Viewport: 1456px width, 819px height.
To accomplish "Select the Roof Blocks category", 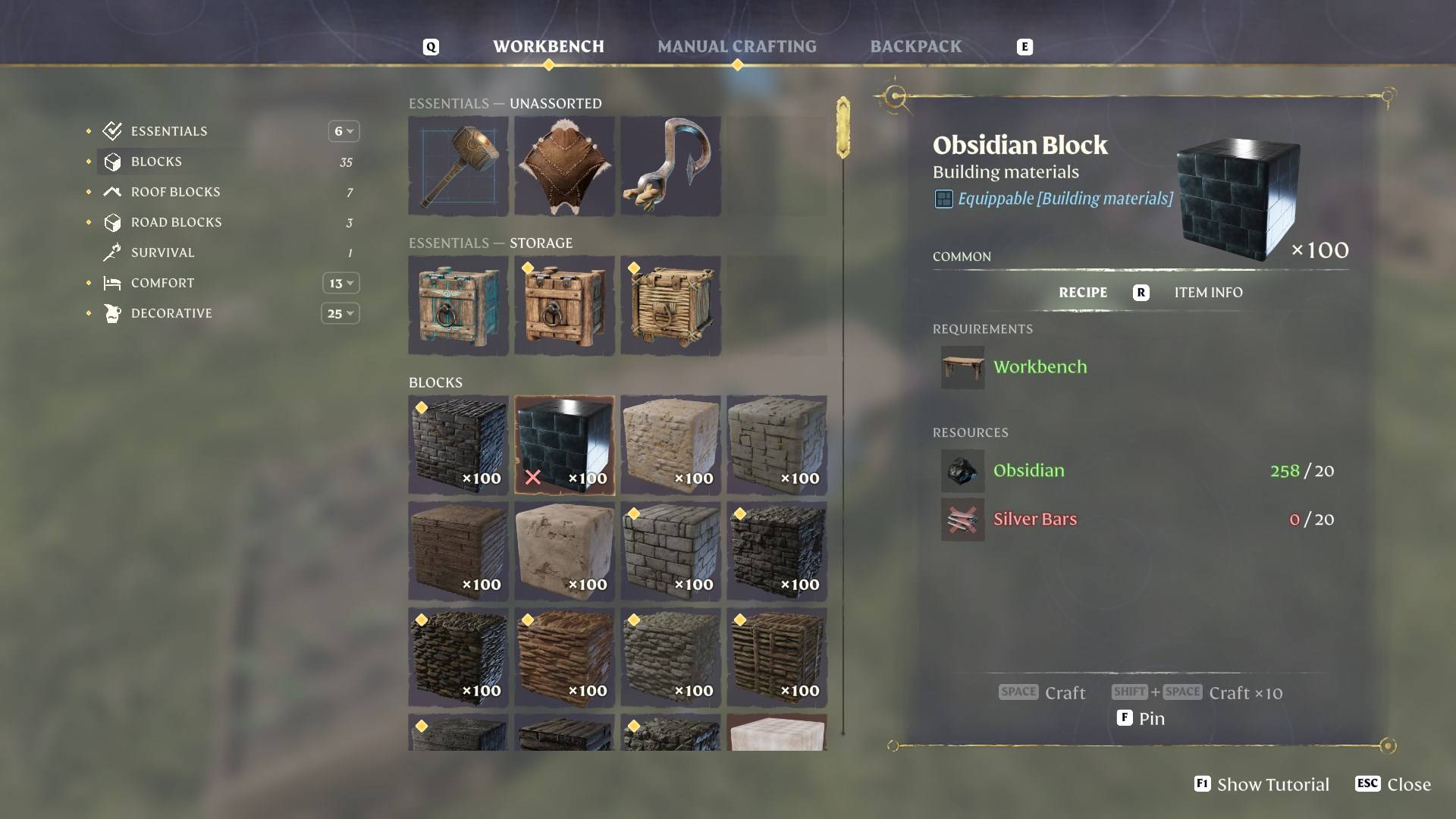I will pos(175,192).
